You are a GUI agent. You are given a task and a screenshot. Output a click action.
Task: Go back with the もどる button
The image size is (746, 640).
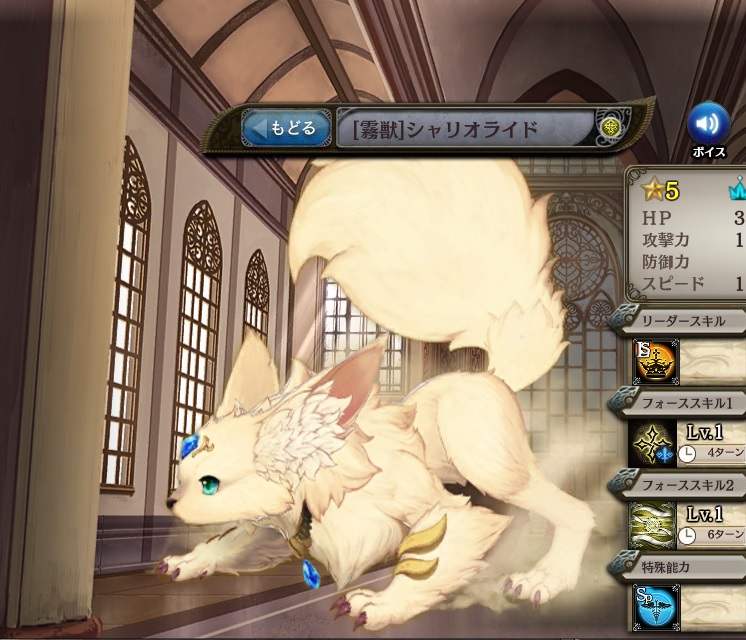(x=286, y=129)
